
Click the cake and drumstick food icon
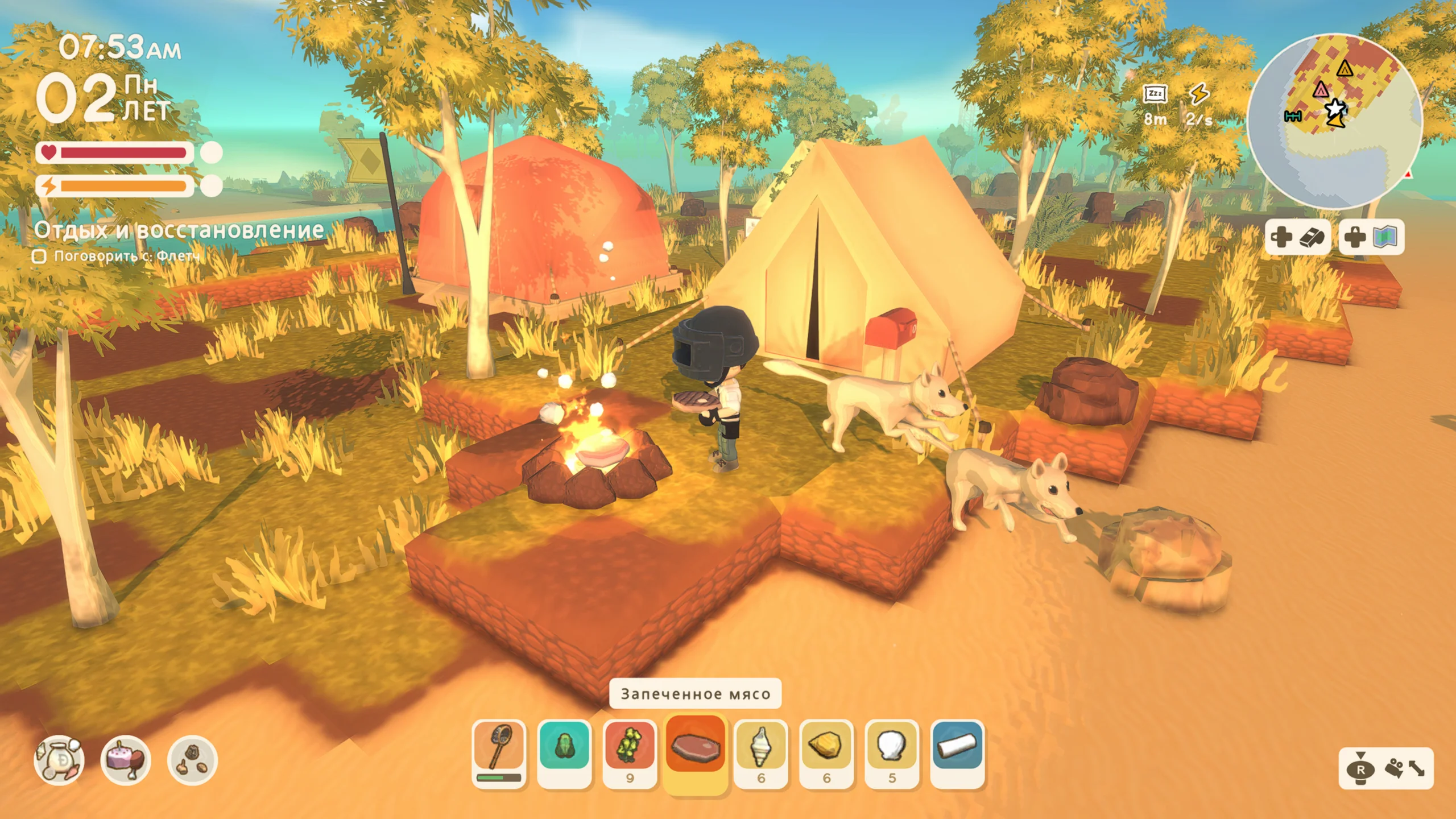(126, 760)
